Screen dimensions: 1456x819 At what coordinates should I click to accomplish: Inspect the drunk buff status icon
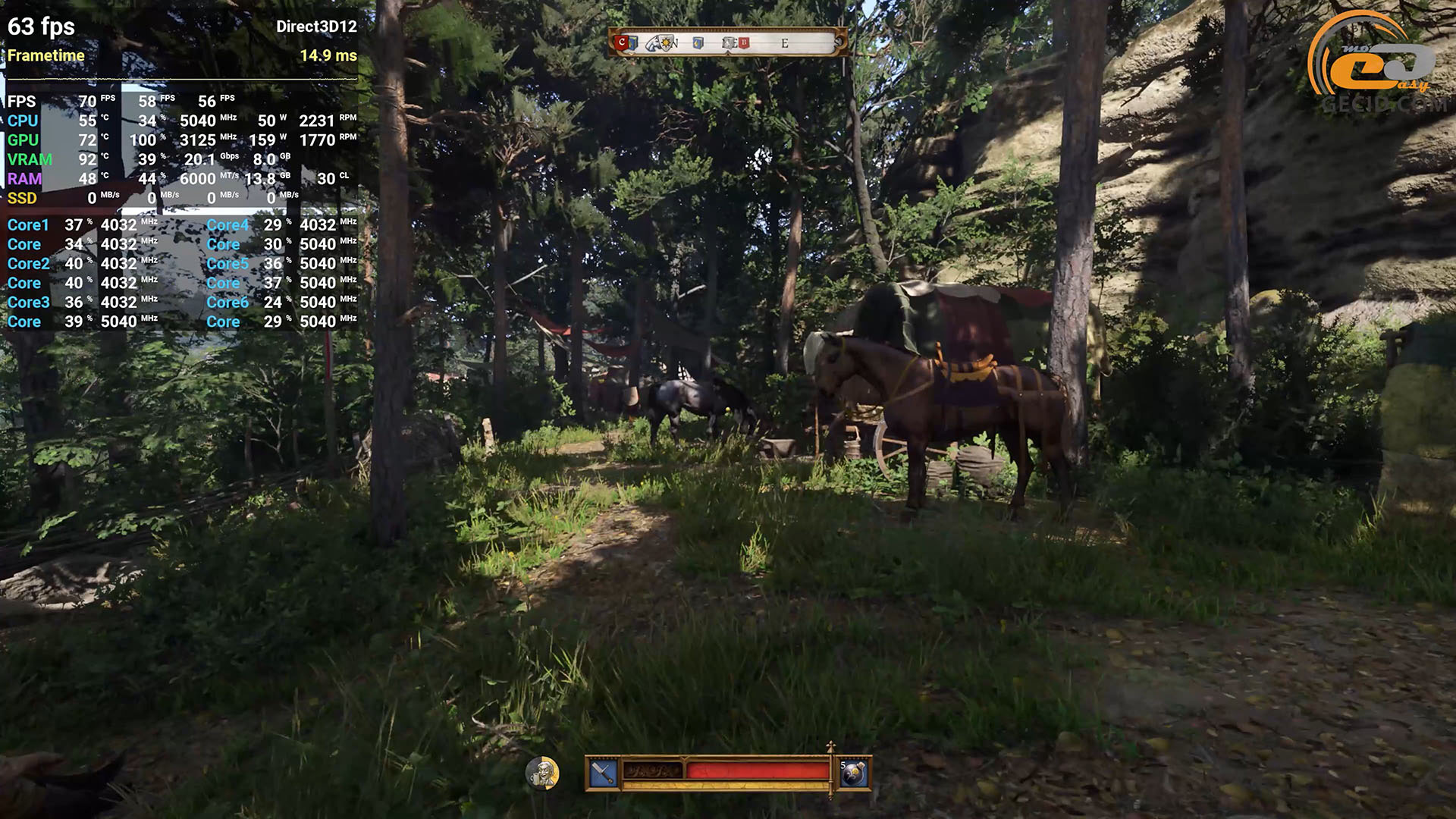pos(542,773)
